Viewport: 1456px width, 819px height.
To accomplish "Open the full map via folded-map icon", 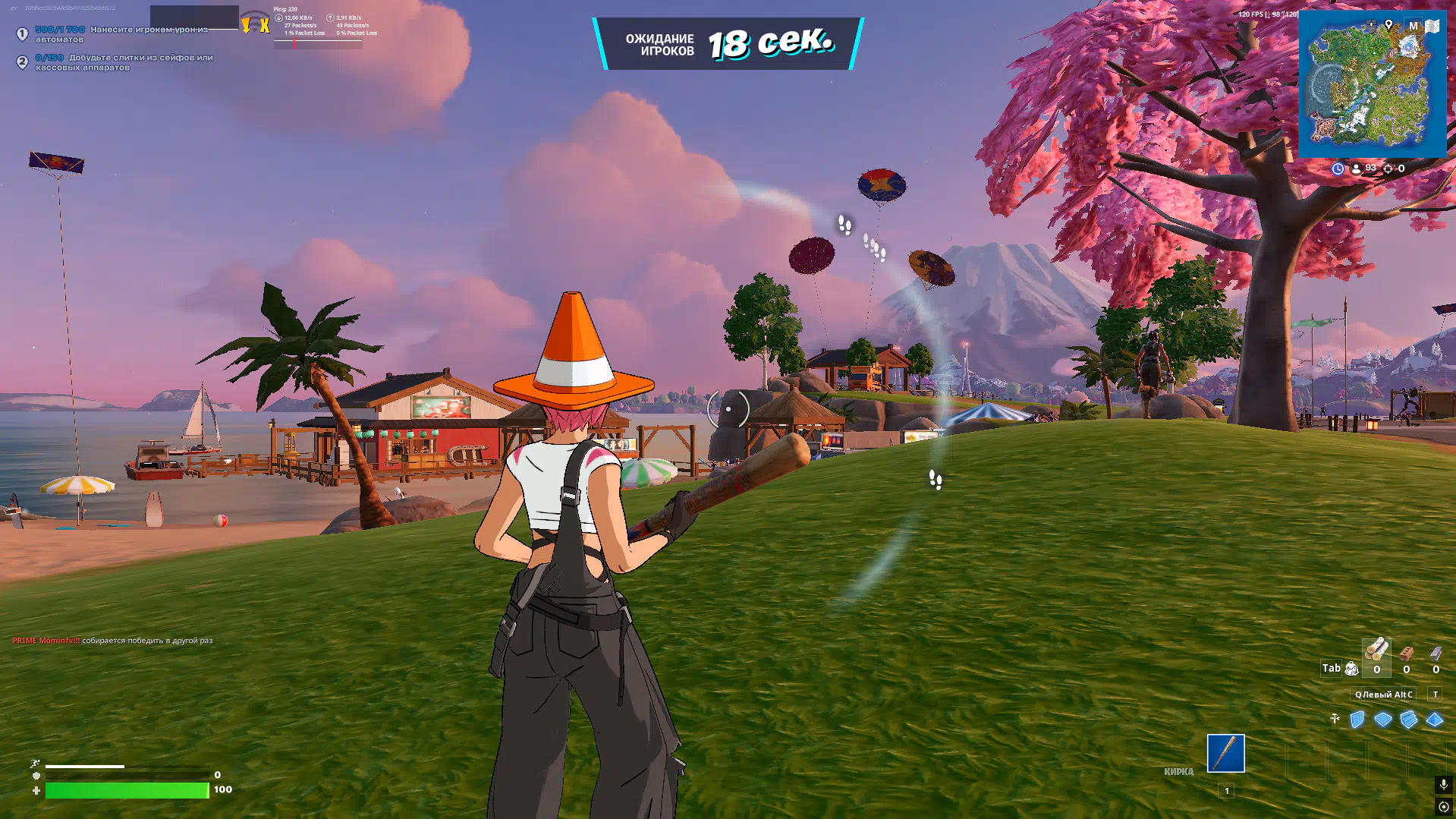I will pos(1432,26).
